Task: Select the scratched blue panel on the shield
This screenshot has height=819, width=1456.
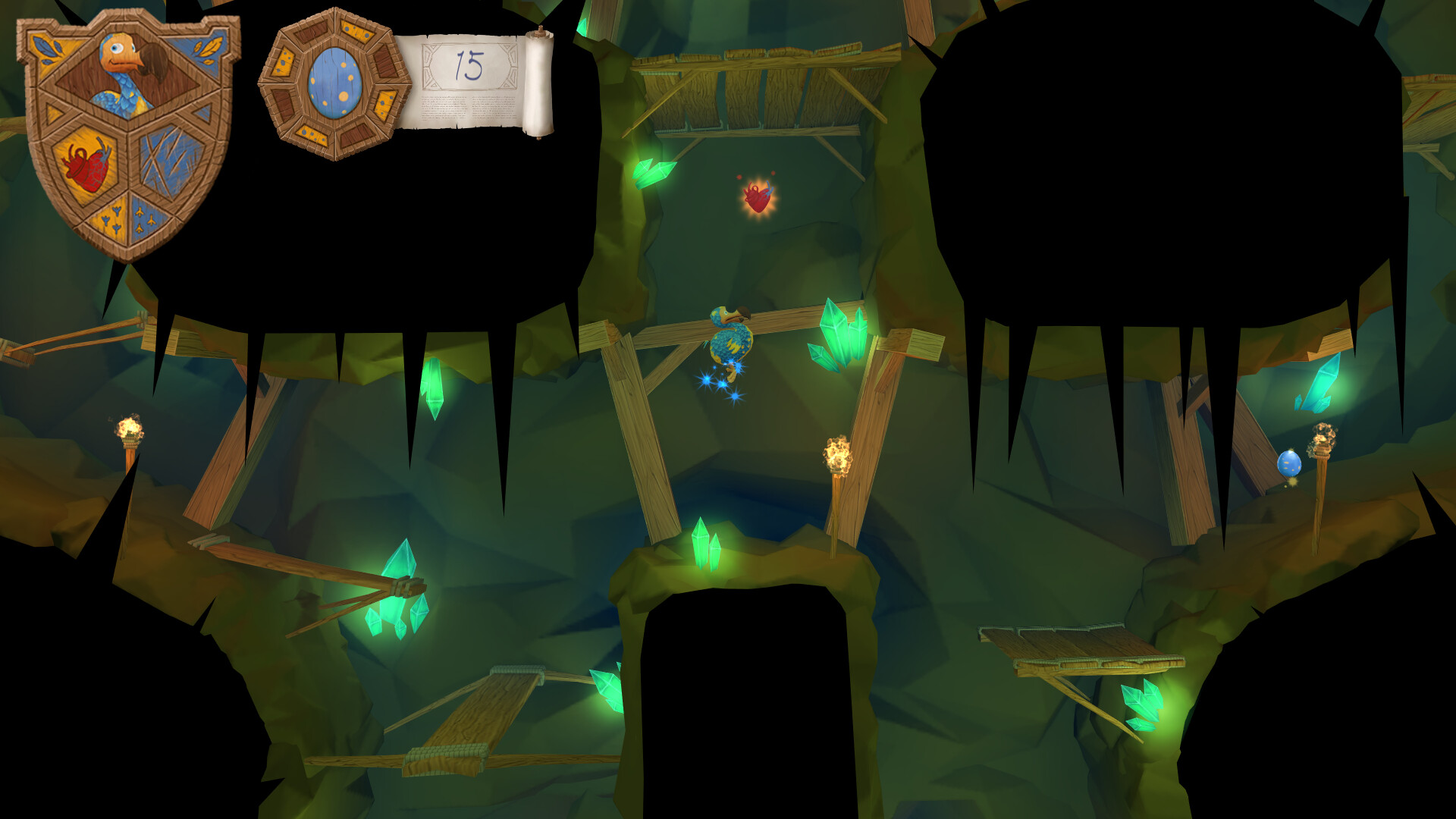Action: tap(168, 160)
